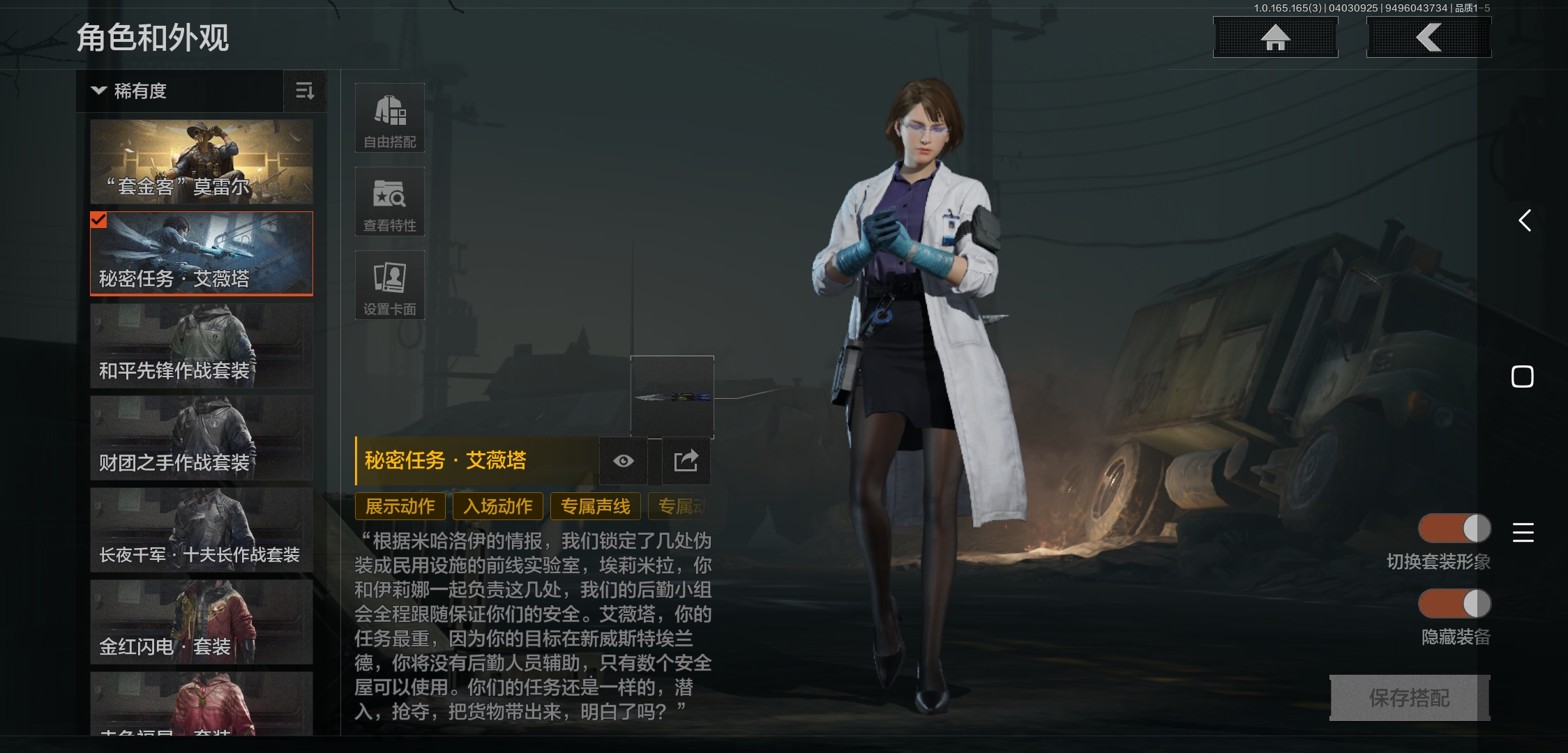Disable the 切换套装形象 switch
This screenshot has height=753, width=1568.
(x=1455, y=529)
